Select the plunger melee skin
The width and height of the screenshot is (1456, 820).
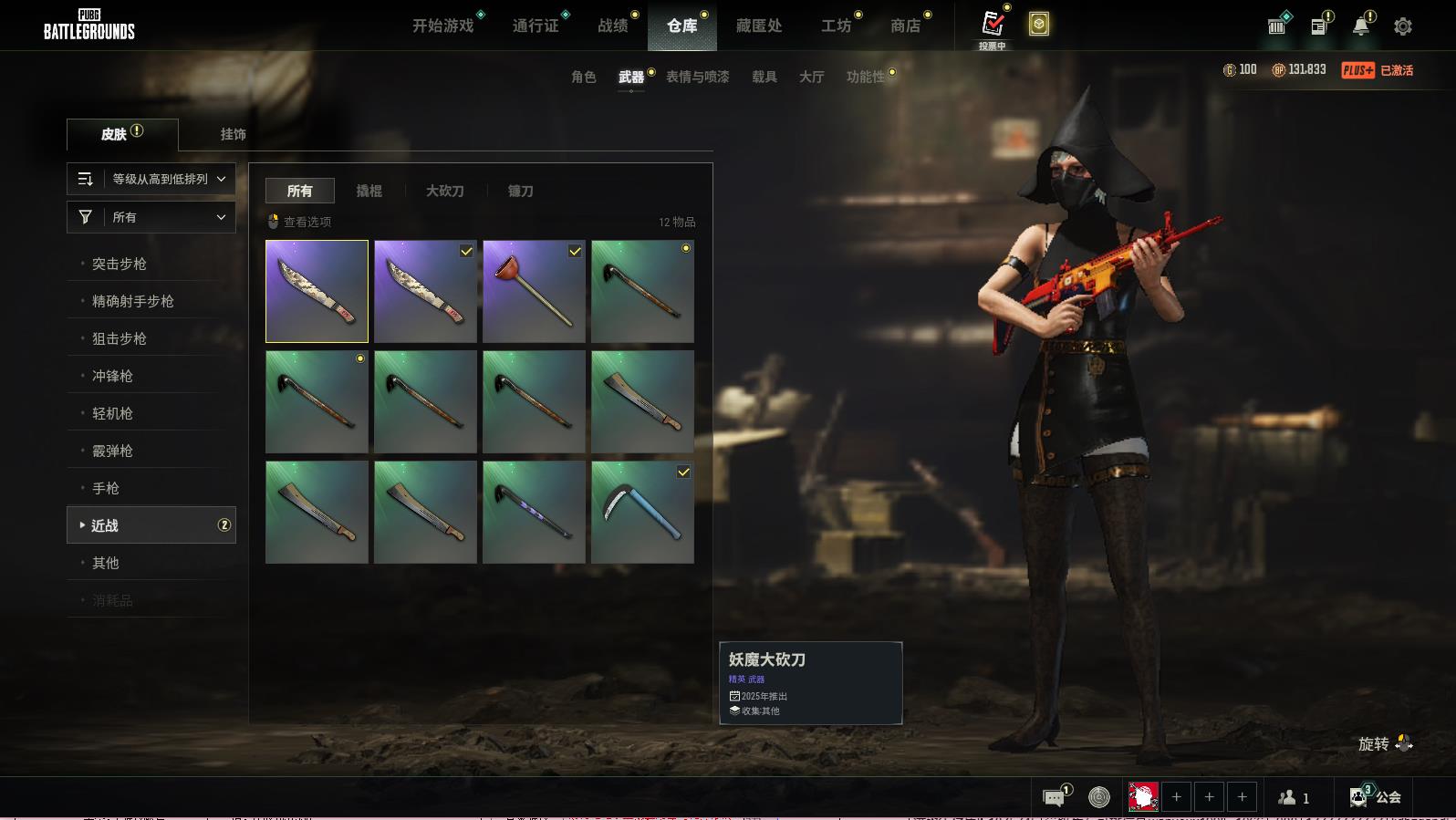click(x=534, y=292)
